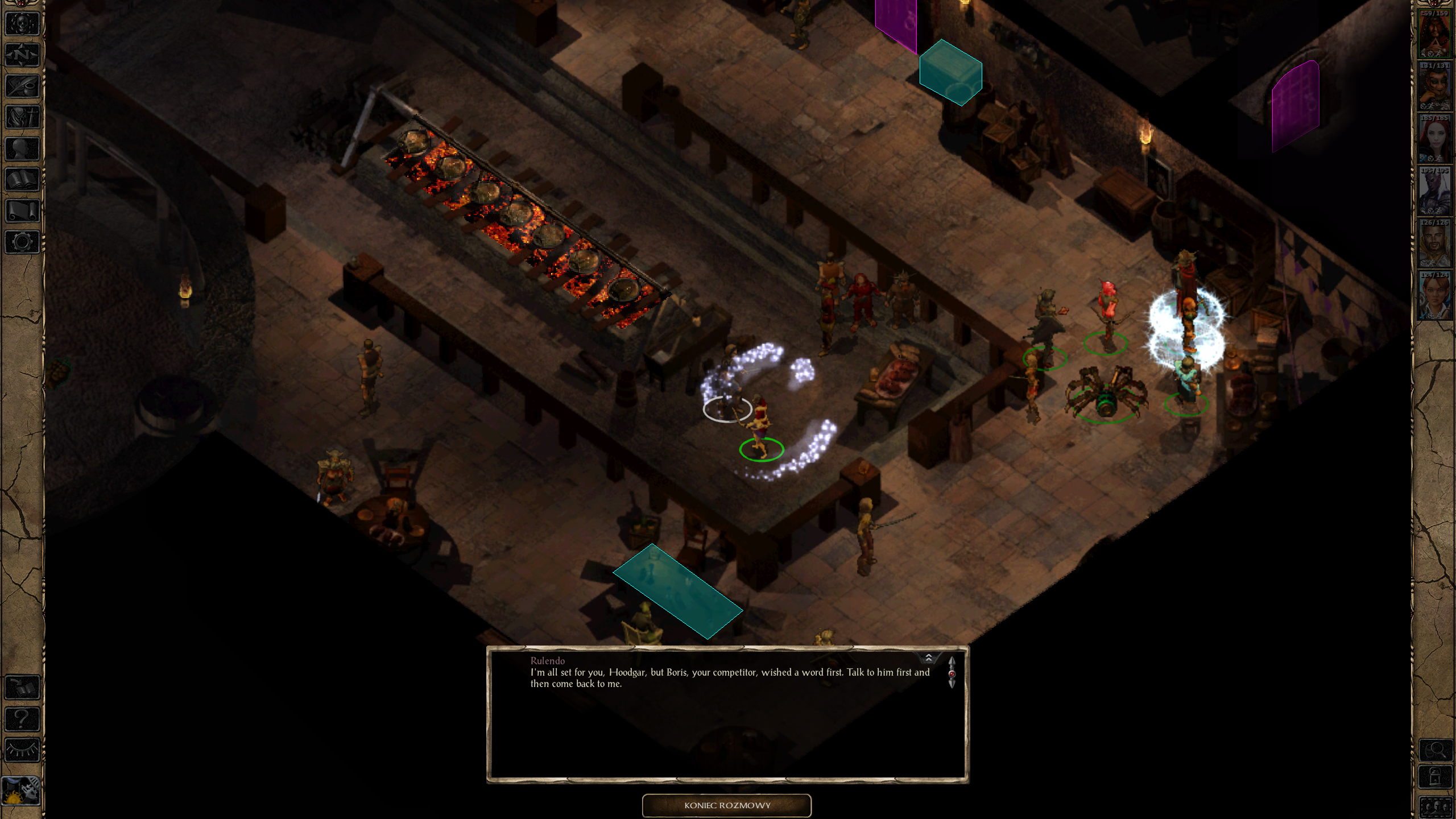Click the quick save book-arrow icon
Screen dimensions: 1456x819
click(x=22, y=688)
